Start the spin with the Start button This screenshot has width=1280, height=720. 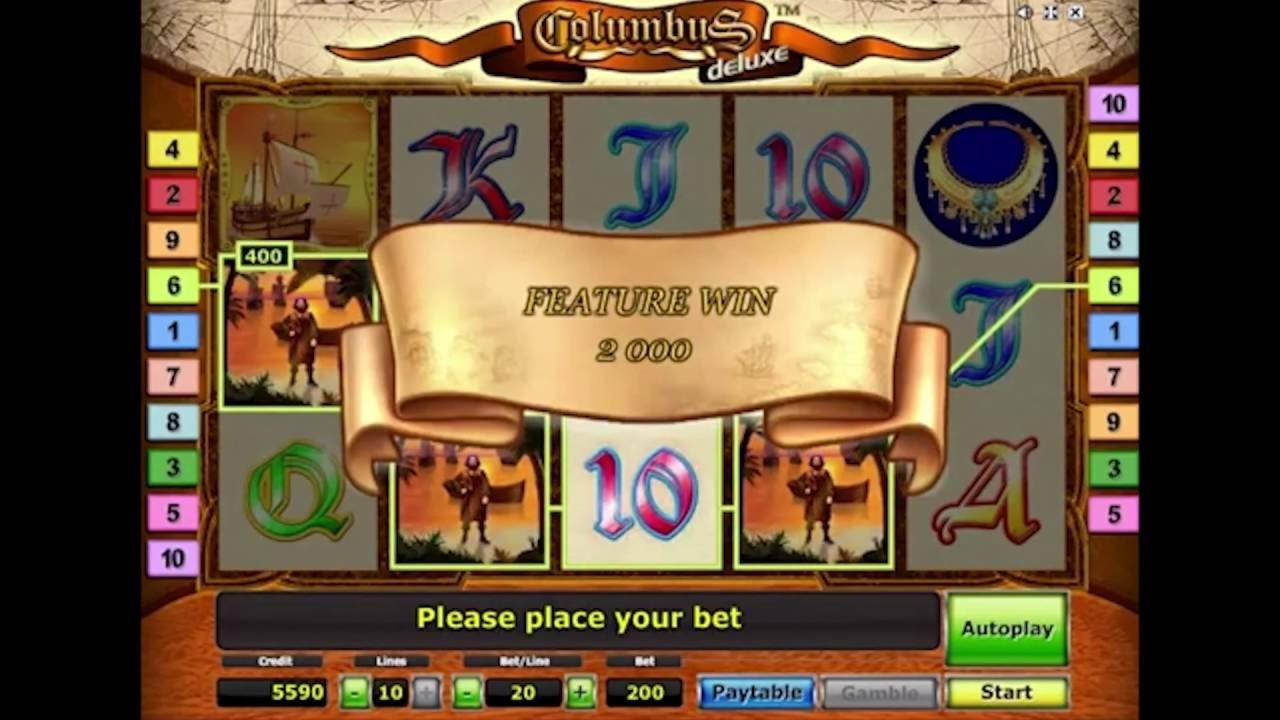1006,692
